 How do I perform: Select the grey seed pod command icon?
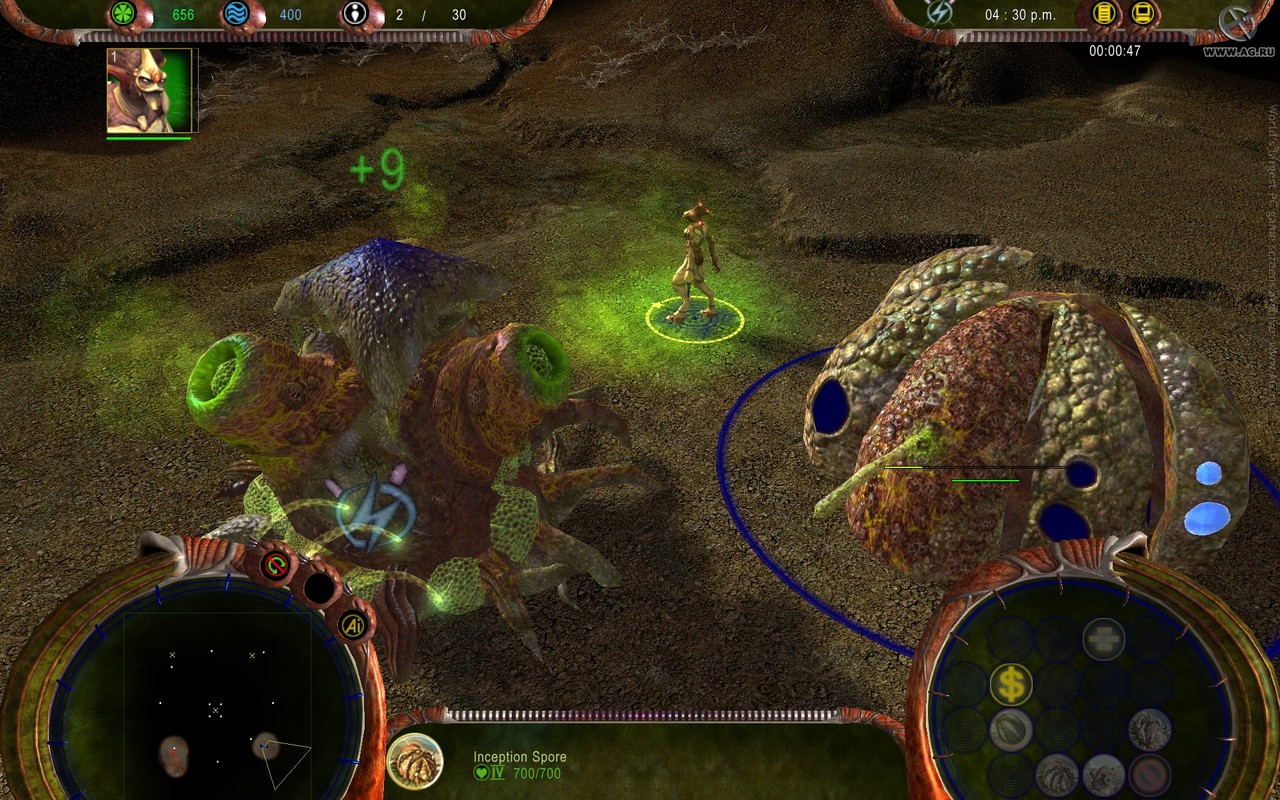tap(1011, 729)
